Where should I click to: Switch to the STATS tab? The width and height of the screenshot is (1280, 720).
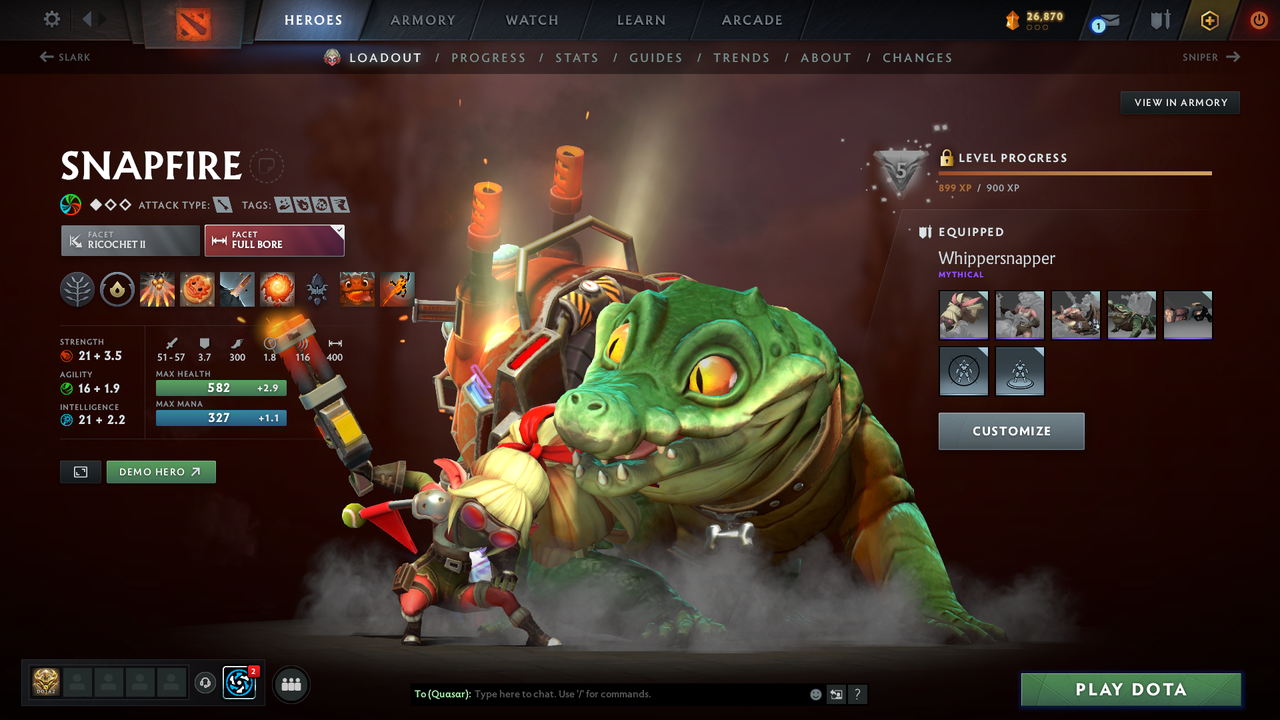(577, 57)
